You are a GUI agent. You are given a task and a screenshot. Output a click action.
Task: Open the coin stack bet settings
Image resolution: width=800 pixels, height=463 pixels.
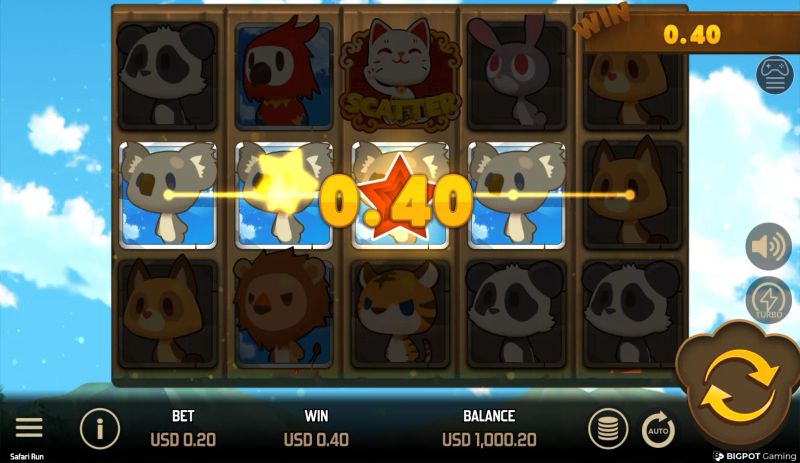(x=606, y=429)
